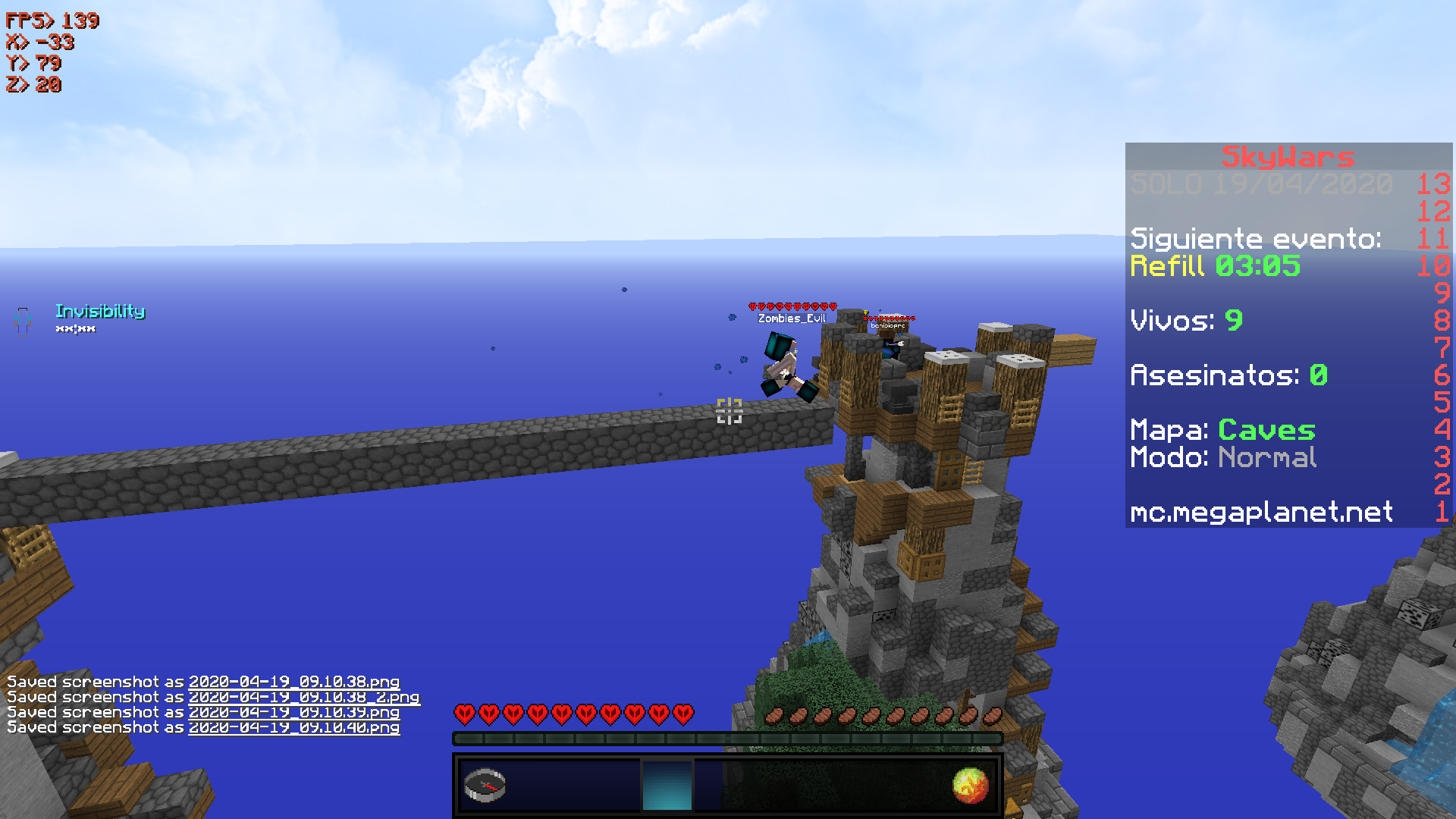Select the magma cream hotbar slot
The height and width of the screenshot is (819, 1456).
(970, 786)
